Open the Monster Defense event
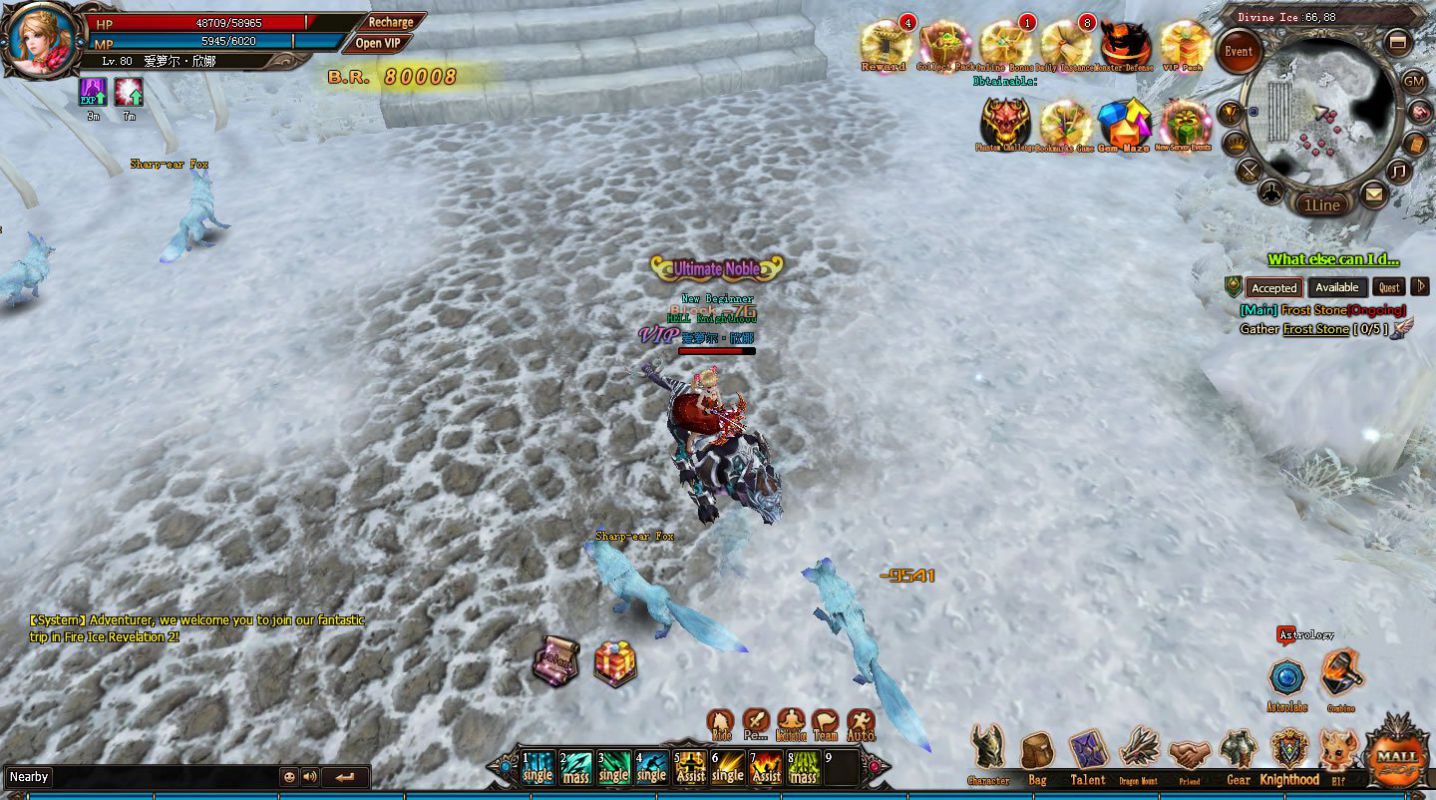Viewport: 1436px width, 800px height. tap(1125, 45)
